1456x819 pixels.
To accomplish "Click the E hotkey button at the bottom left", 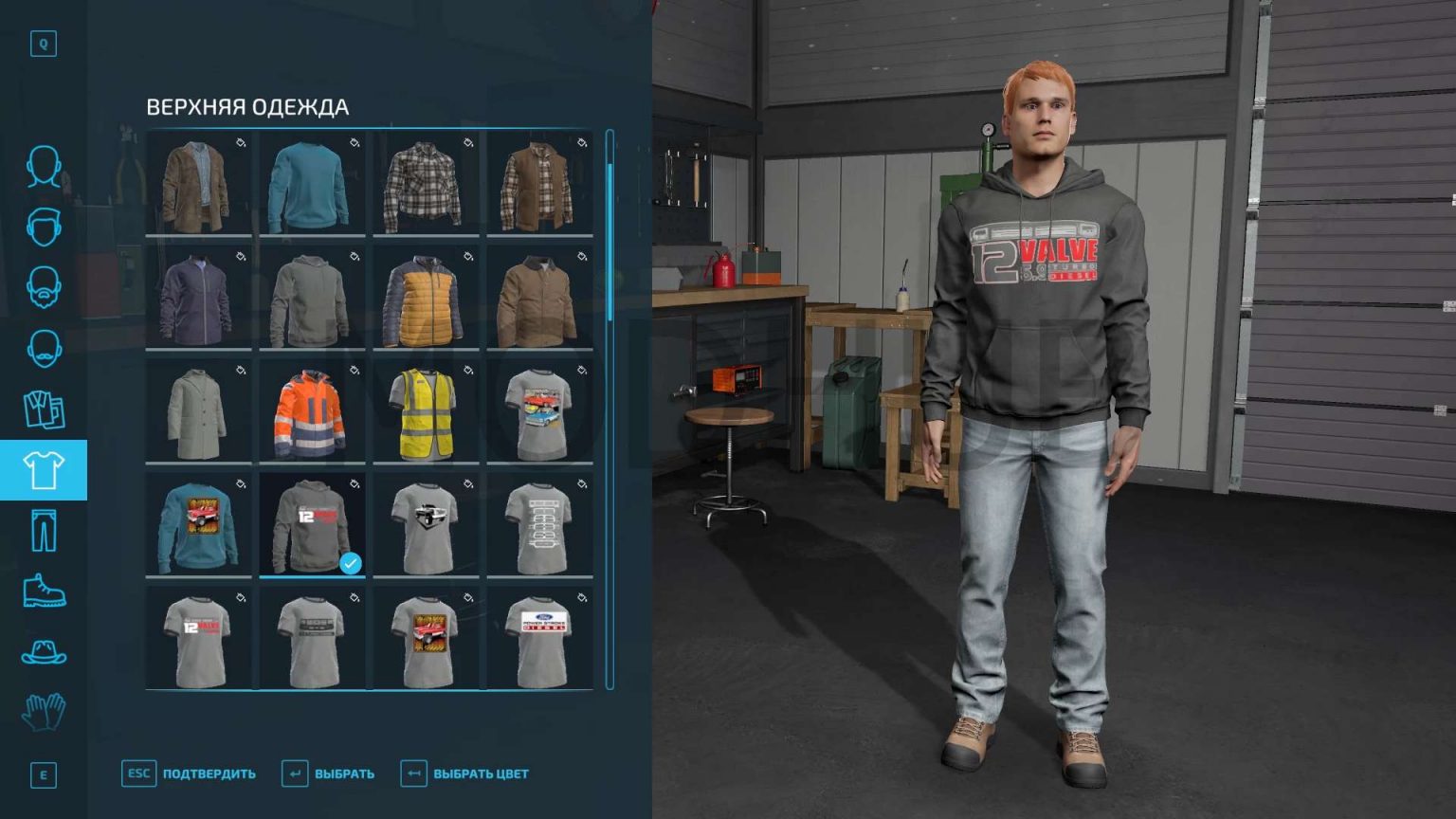I will coord(42,775).
